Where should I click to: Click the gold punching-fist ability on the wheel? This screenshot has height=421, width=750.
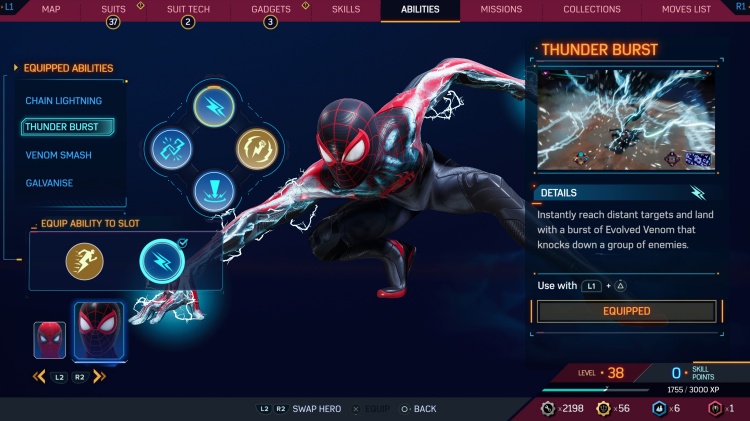click(x=256, y=150)
